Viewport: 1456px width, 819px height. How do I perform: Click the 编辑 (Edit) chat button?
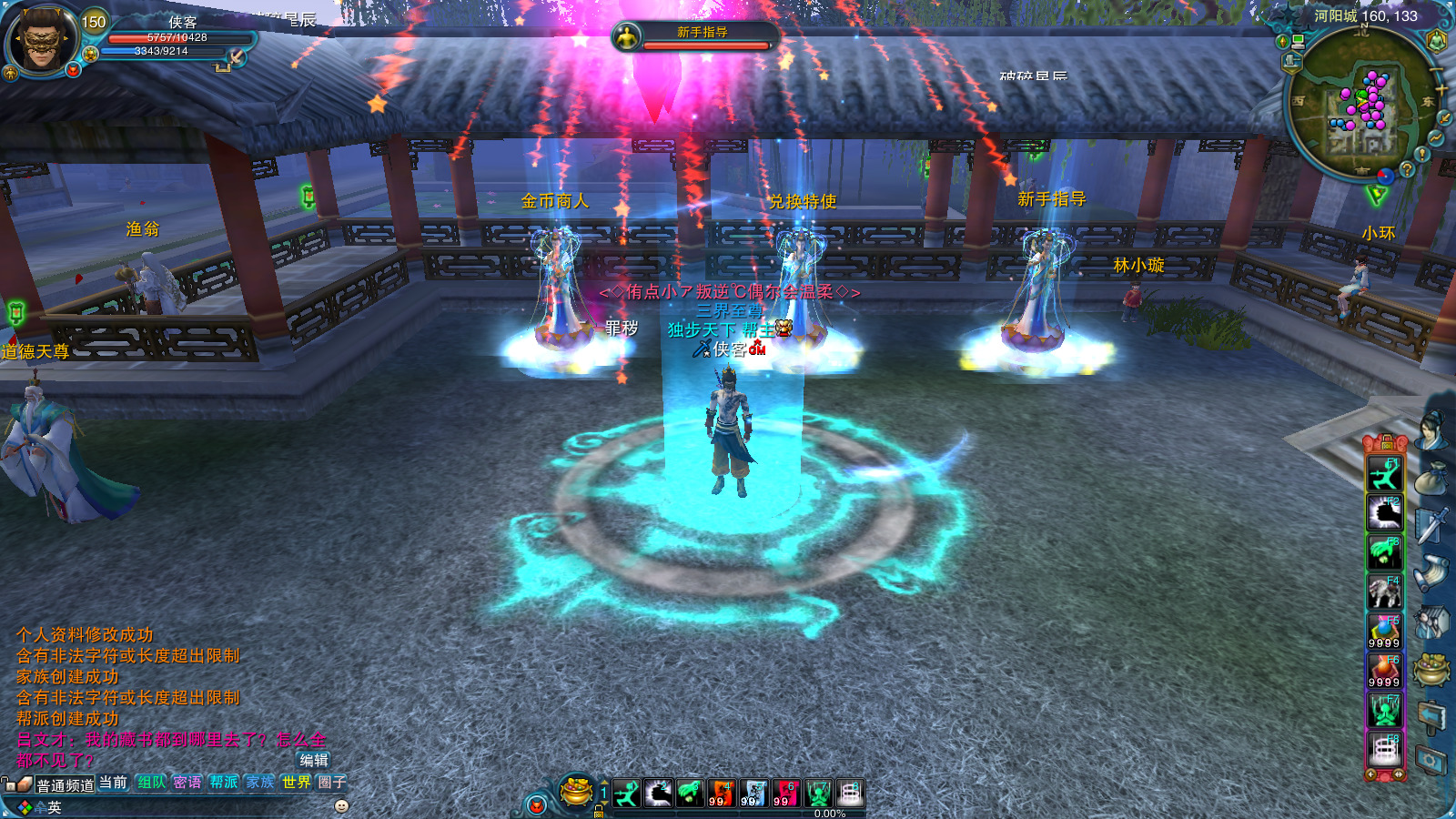(x=314, y=761)
